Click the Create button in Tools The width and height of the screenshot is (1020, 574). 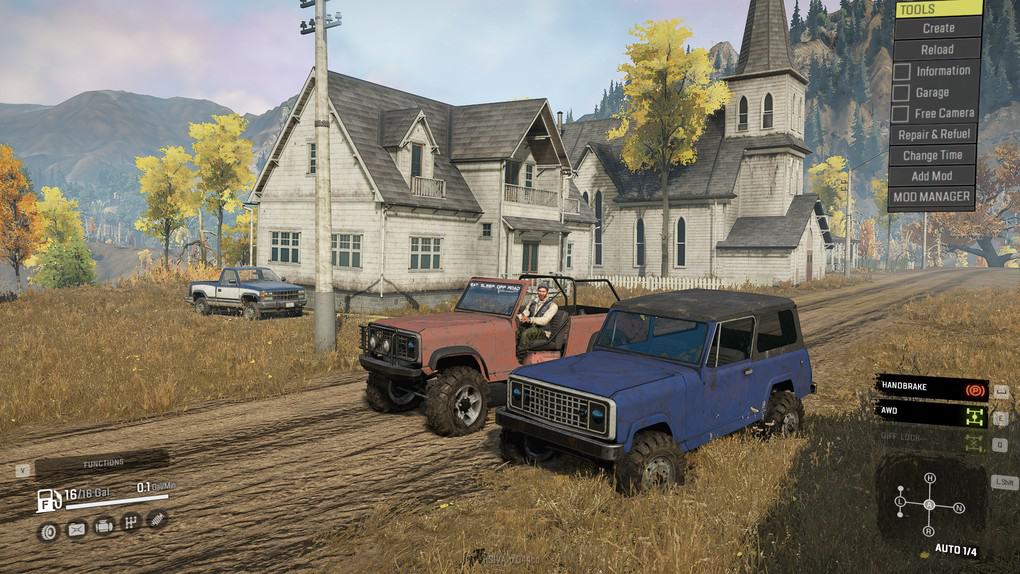[937, 28]
